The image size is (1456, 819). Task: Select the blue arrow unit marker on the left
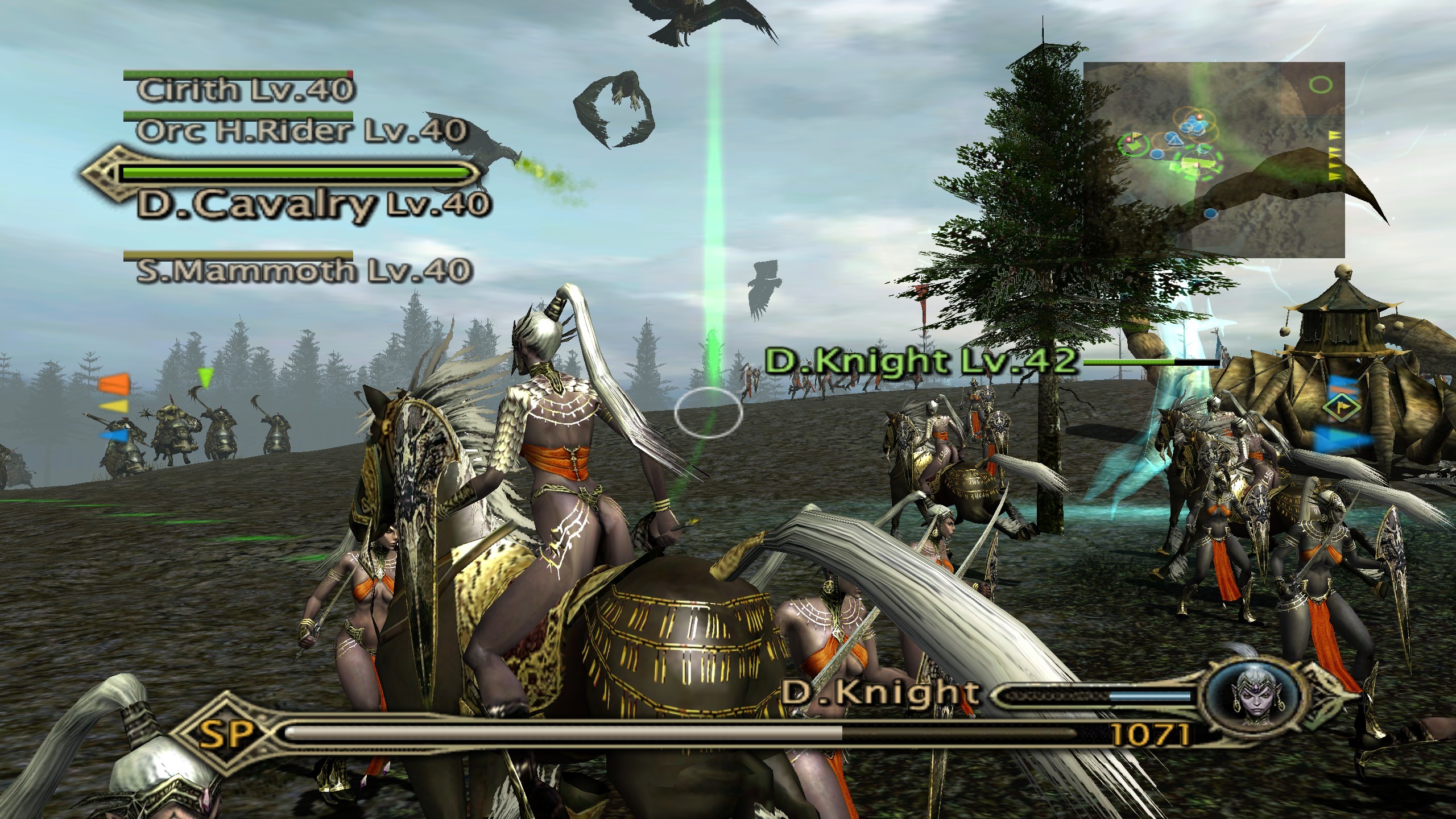point(114,435)
